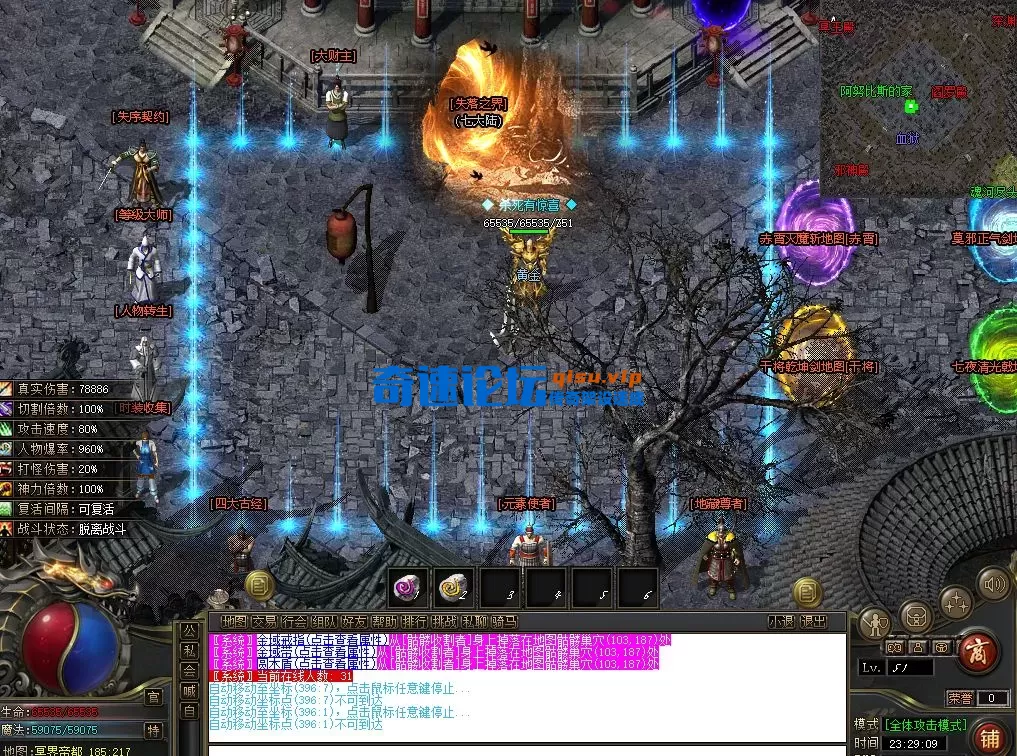The width and height of the screenshot is (1017, 756).
Task: Open the 好友 friends list
Action: click(355, 621)
